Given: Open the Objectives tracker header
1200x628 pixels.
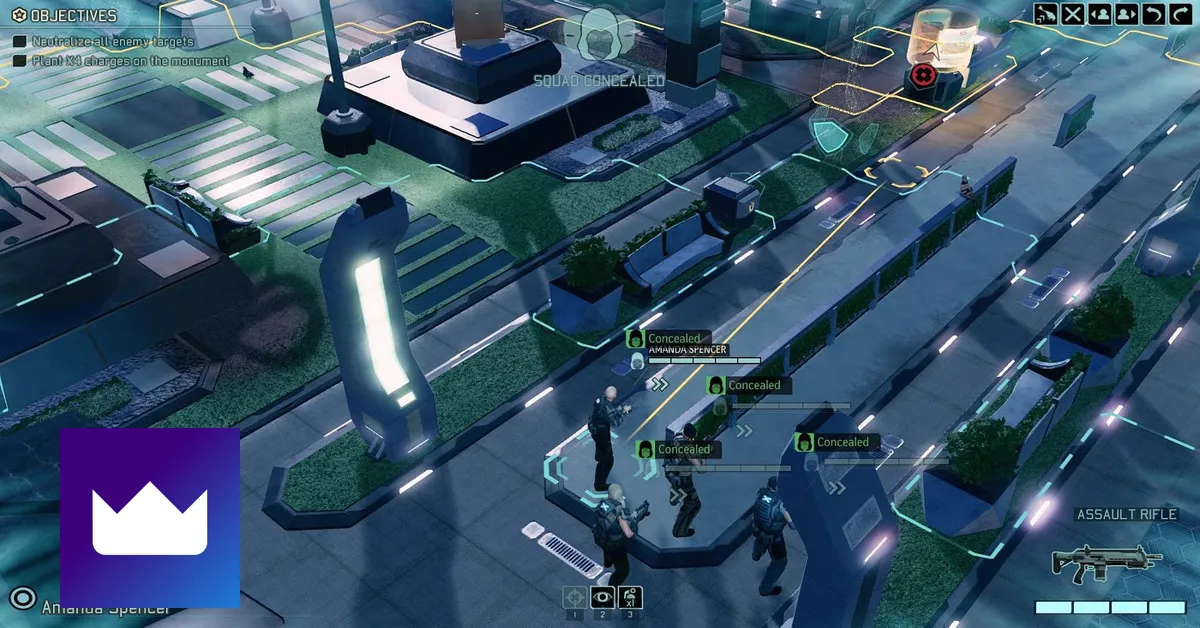Looking at the screenshot, I should click(x=66, y=16).
